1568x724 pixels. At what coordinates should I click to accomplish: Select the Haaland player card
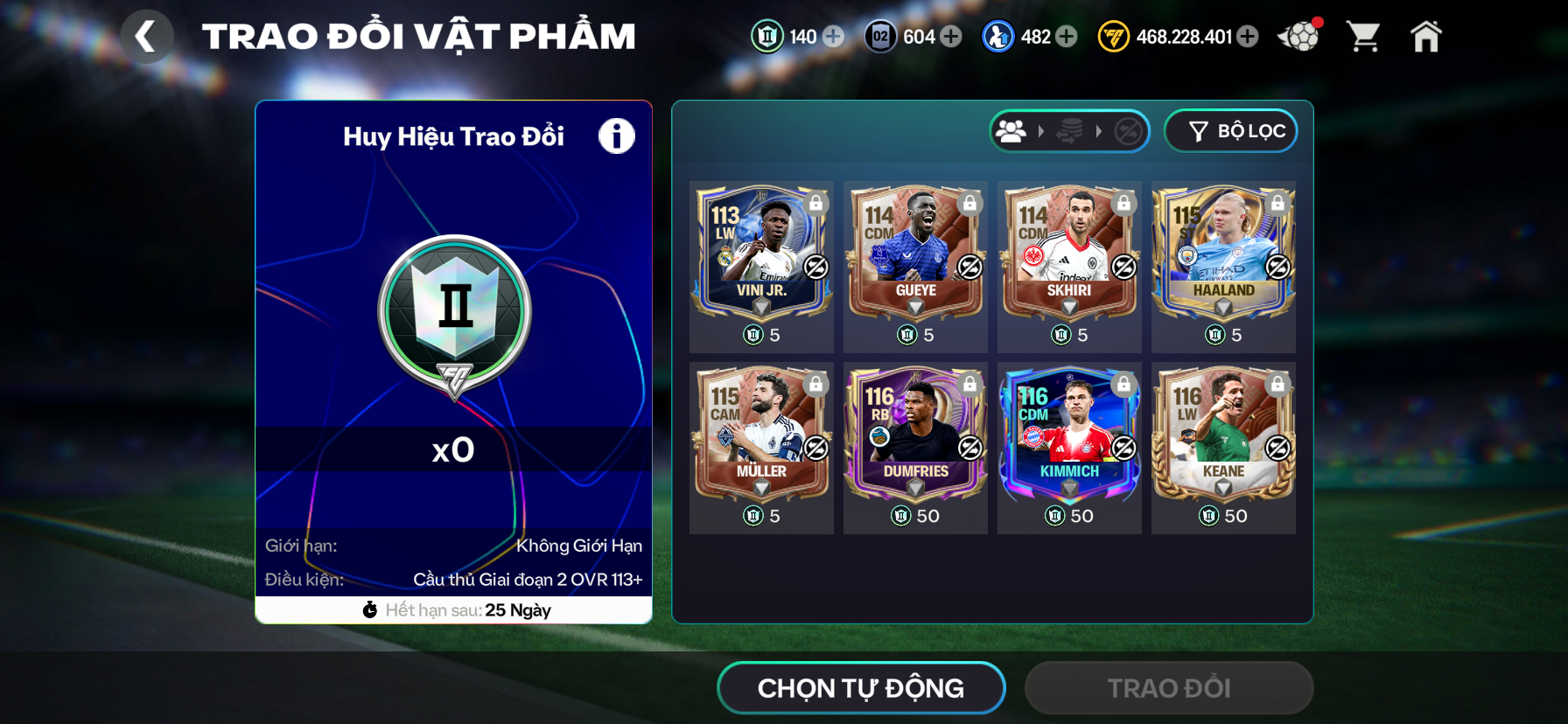point(1223,253)
